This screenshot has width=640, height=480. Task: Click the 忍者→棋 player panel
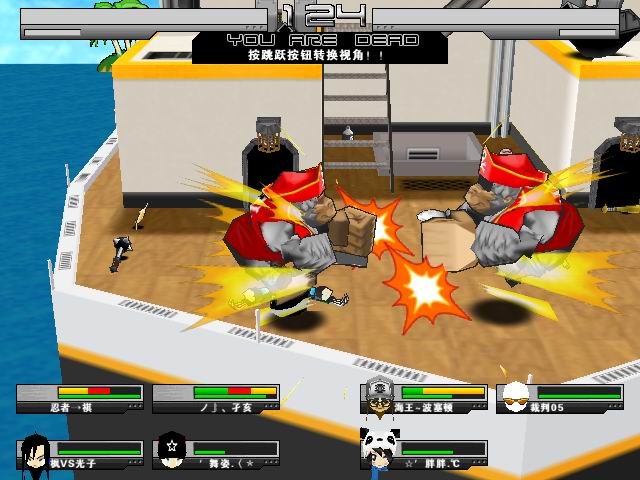coord(80,399)
